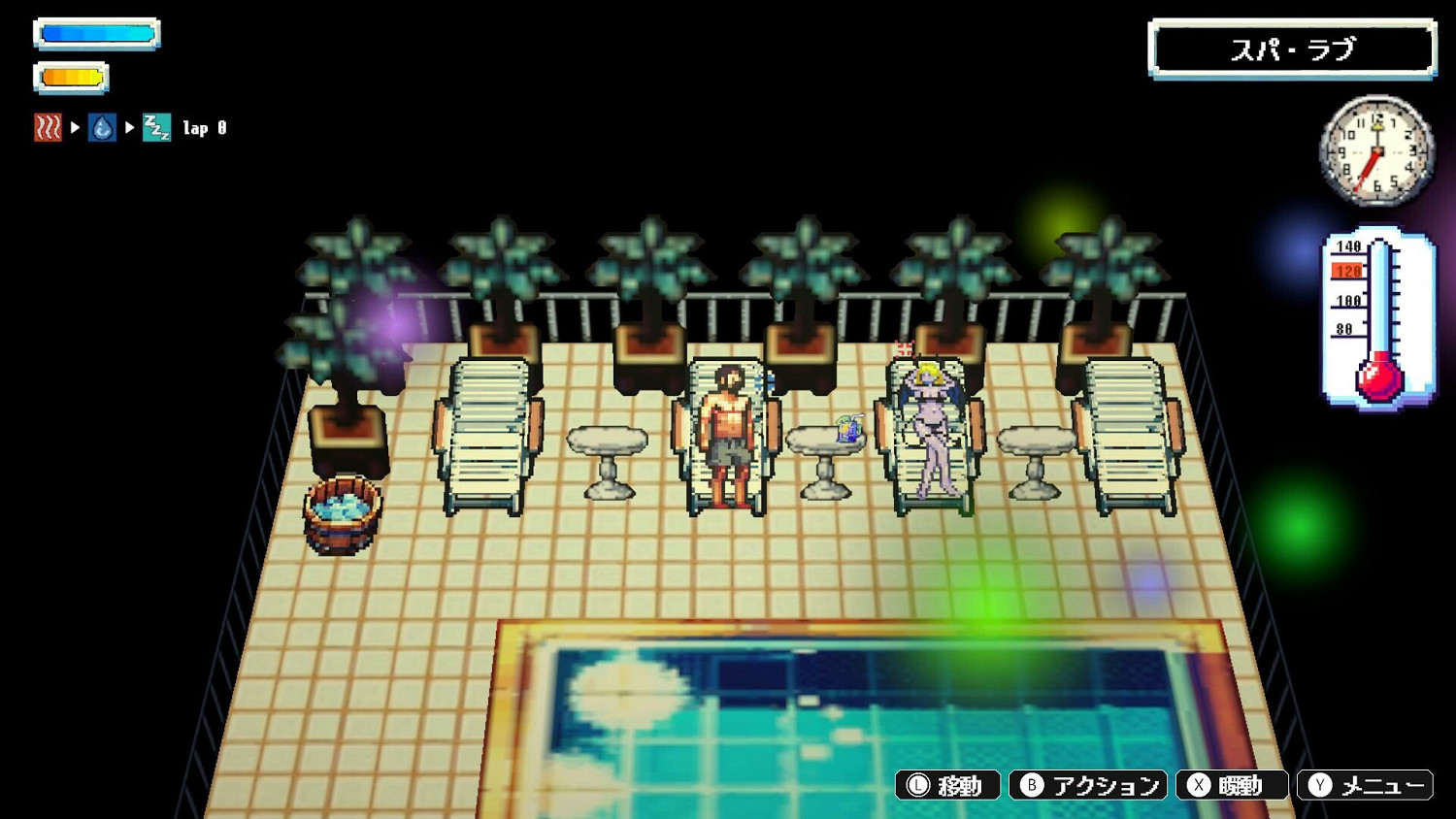Click the yellow energy bar
The image size is (1456, 819).
71,77
